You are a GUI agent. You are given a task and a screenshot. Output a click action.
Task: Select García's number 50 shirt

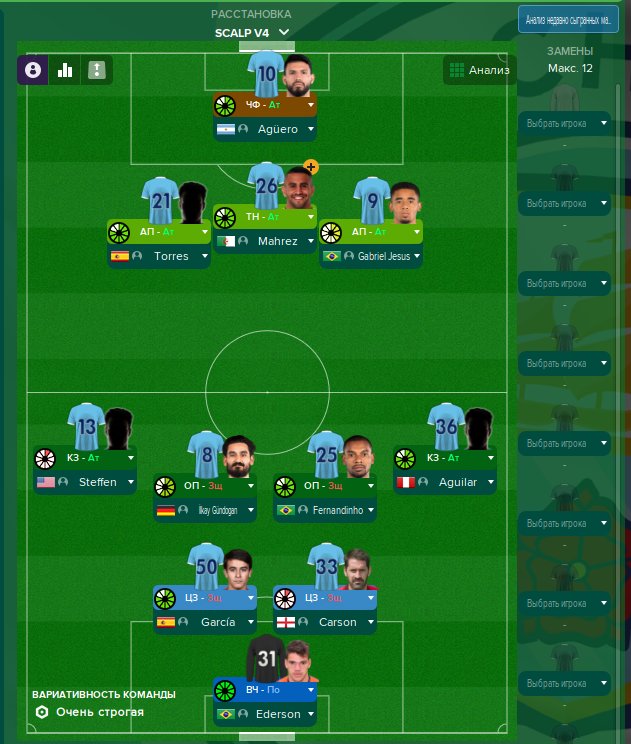point(205,567)
